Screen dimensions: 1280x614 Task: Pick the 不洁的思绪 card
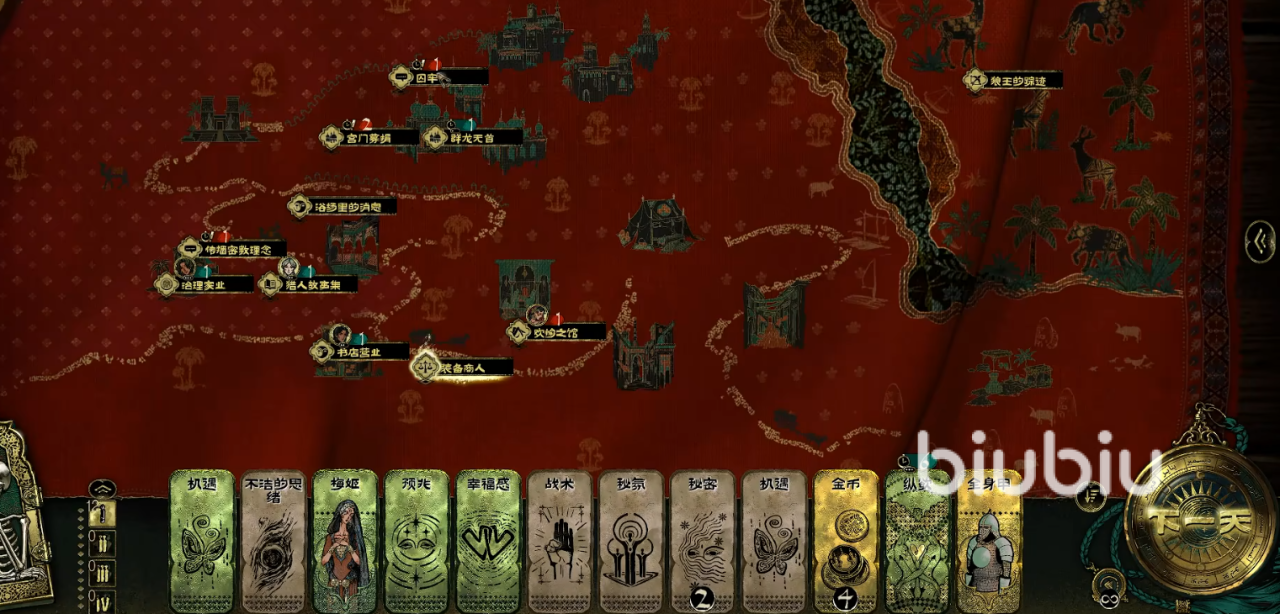pos(273,542)
